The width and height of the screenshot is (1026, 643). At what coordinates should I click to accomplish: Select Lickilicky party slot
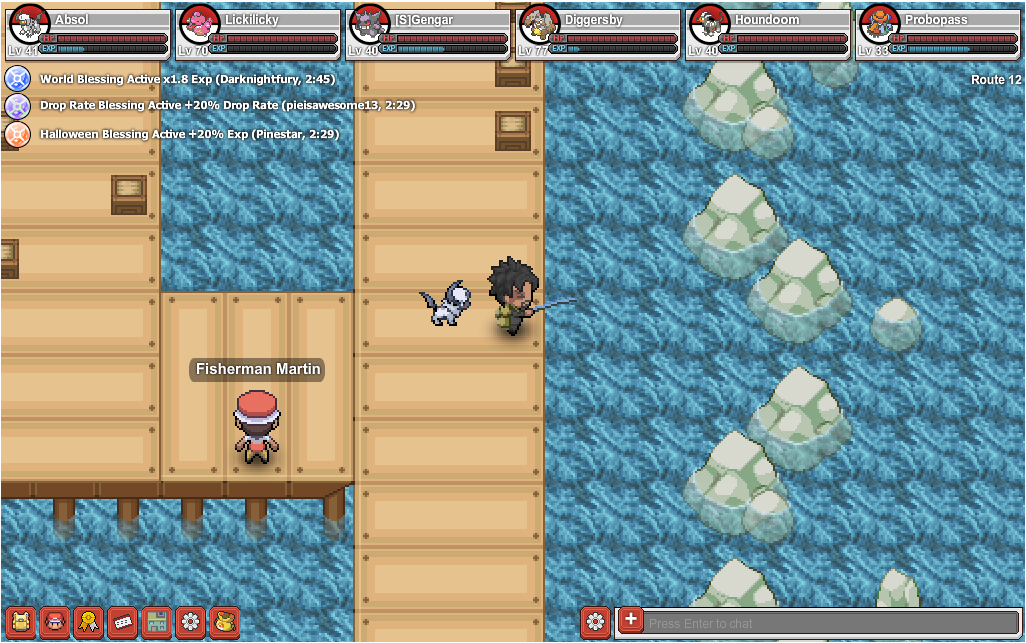pyautogui.click(x=257, y=34)
